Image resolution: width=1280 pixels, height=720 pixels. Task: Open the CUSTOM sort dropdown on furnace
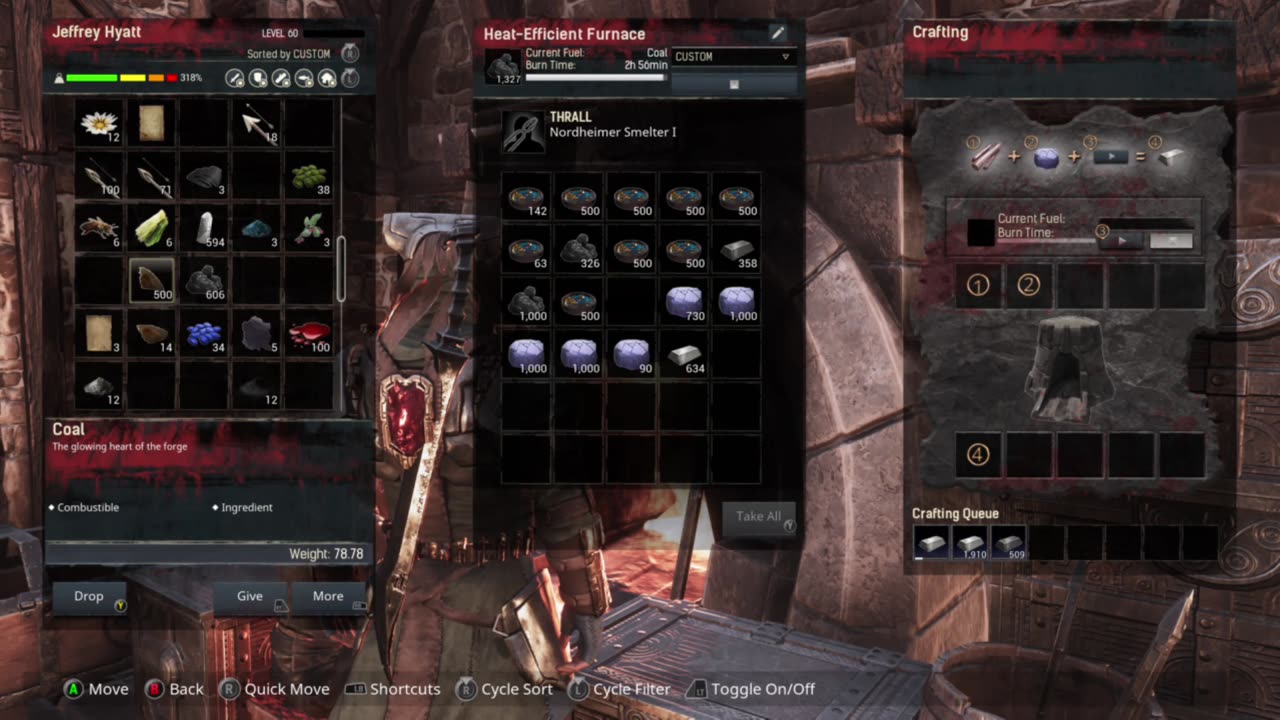tap(733, 57)
